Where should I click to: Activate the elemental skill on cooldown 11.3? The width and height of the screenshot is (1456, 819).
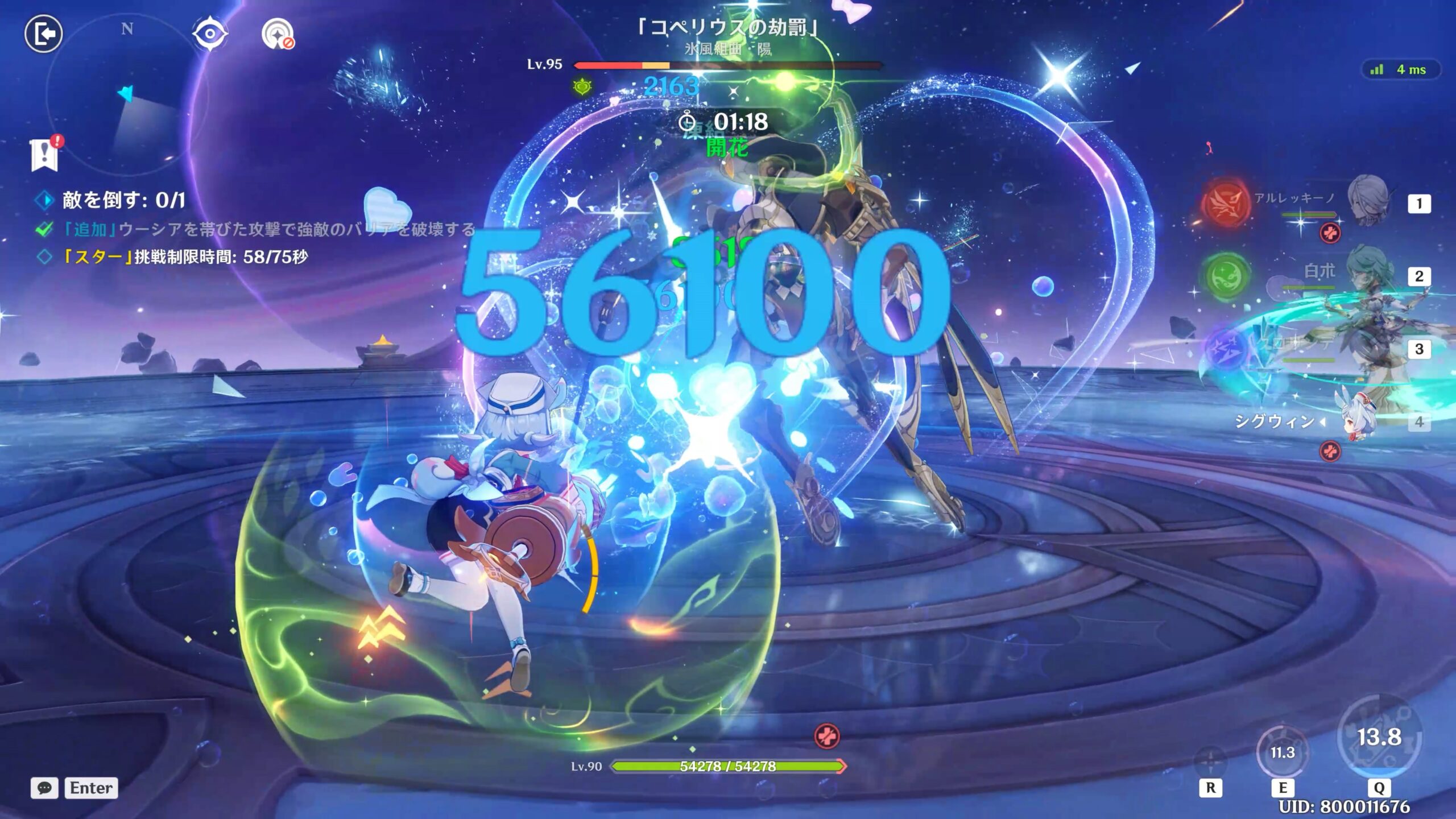pyautogui.click(x=1282, y=753)
